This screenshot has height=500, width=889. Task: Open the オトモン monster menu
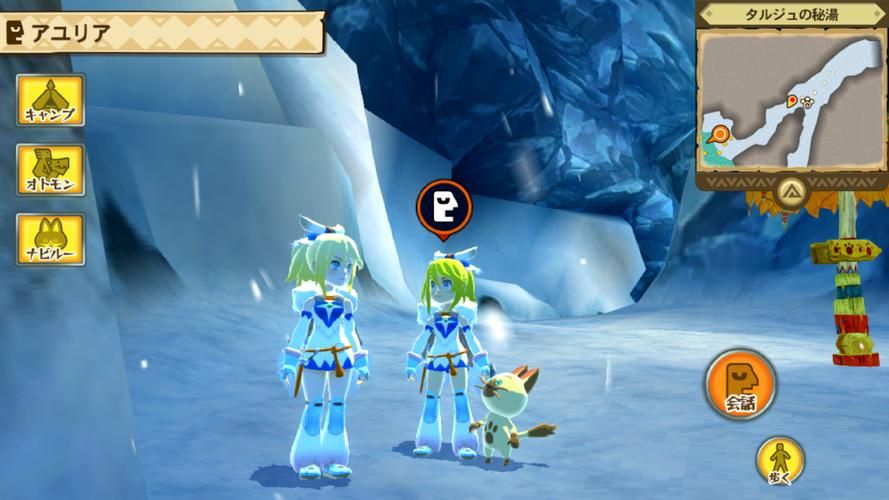[x=50, y=169]
